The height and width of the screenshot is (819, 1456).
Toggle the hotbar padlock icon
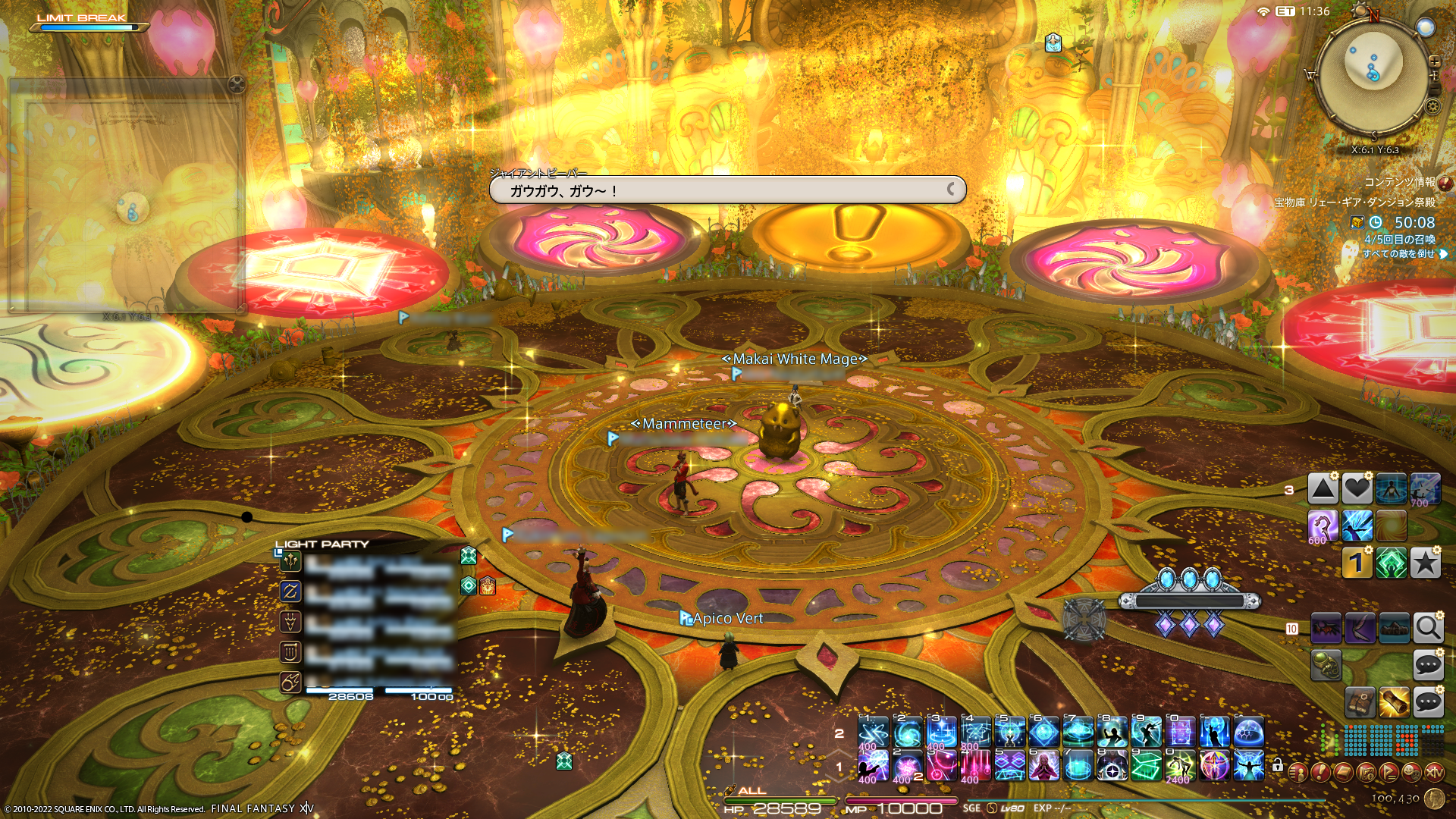pyautogui.click(x=1278, y=766)
